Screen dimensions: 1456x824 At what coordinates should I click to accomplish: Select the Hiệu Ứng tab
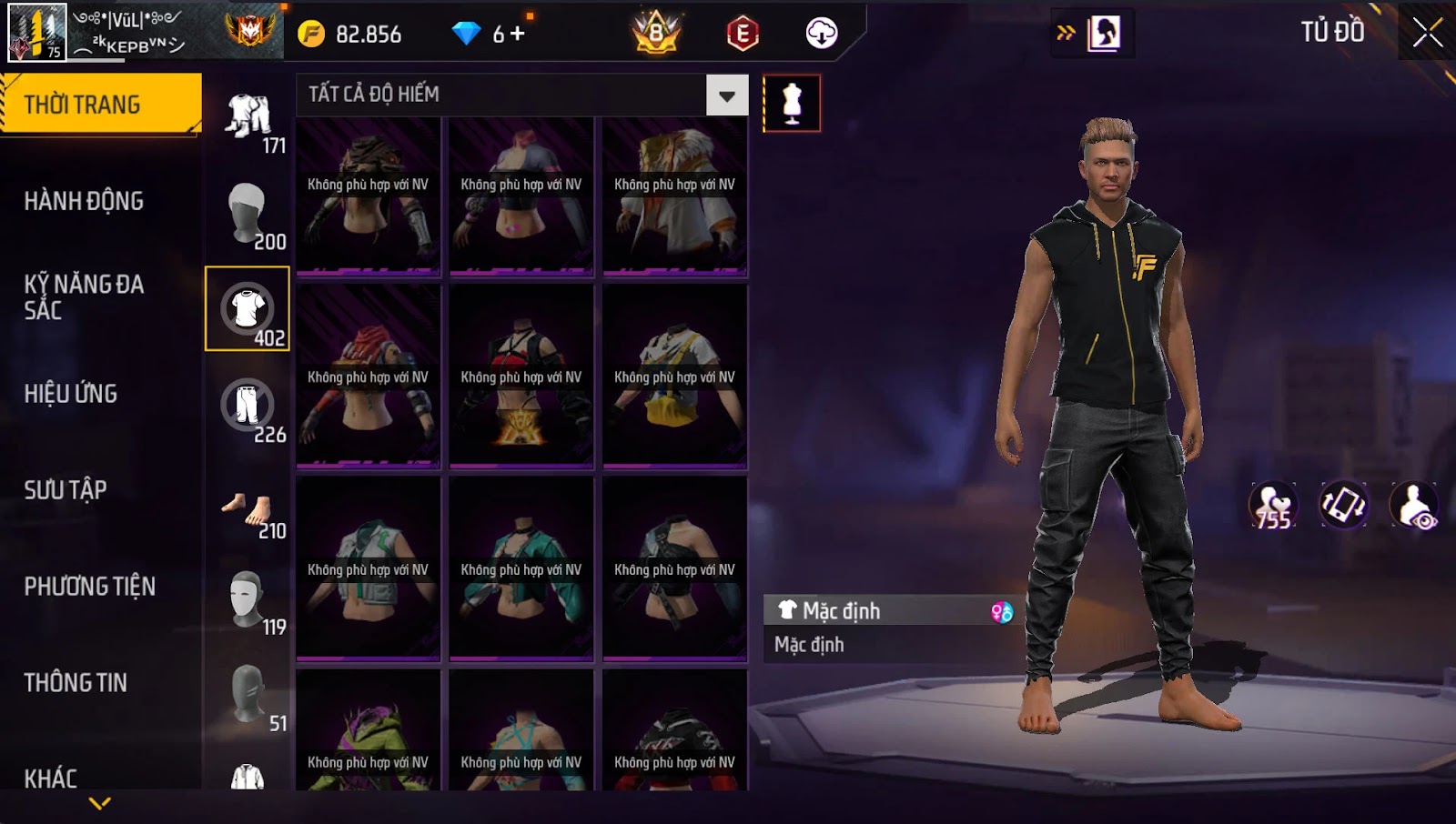71,394
